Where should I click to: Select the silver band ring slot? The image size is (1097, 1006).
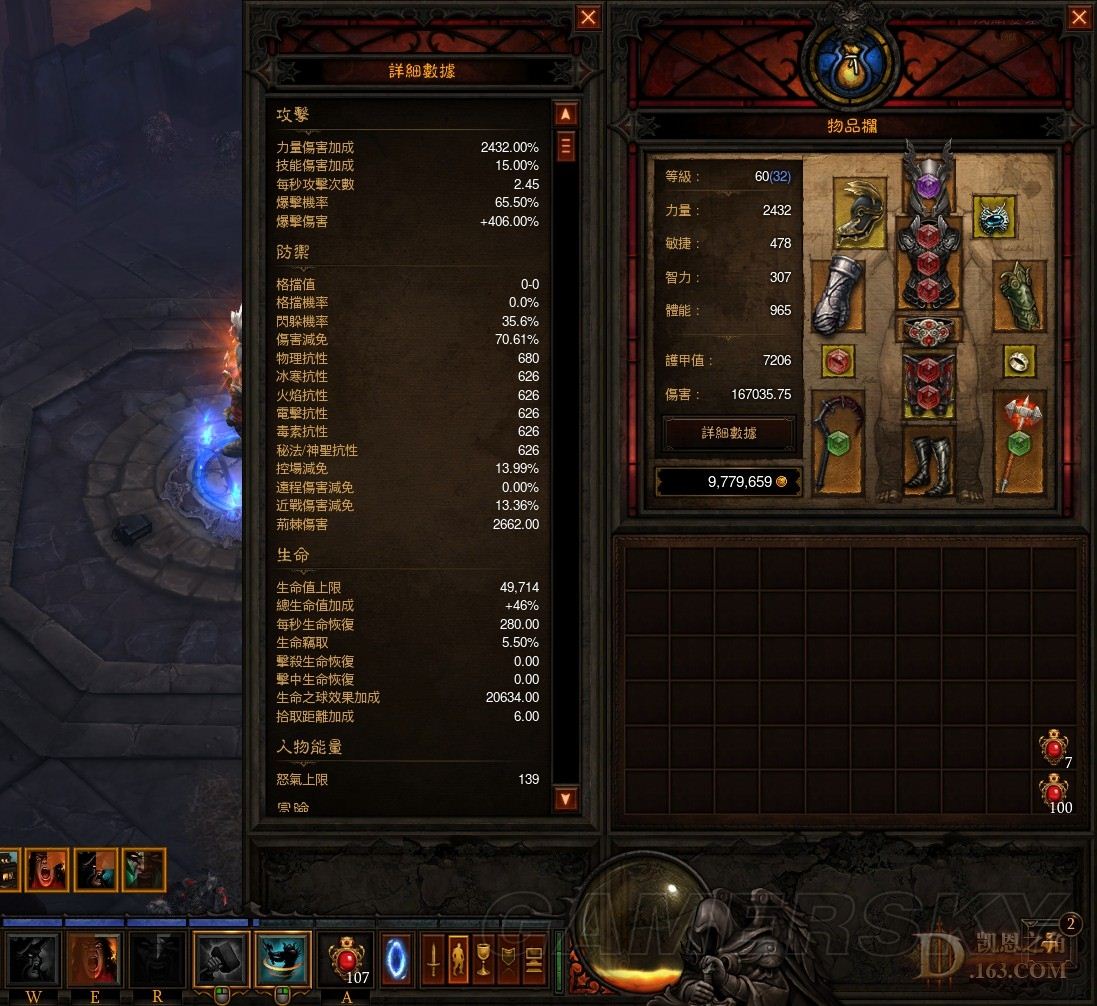point(1018,362)
